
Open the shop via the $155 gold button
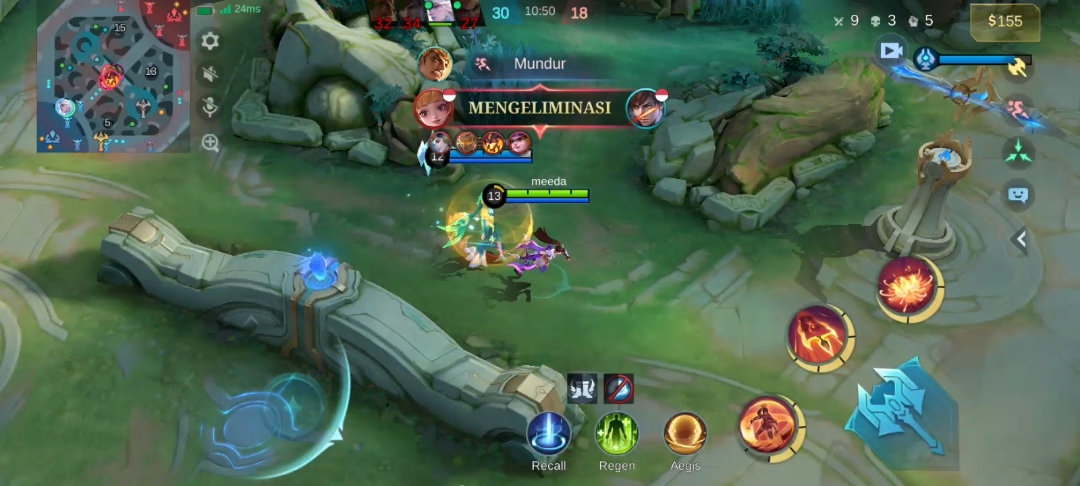(1004, 21)
